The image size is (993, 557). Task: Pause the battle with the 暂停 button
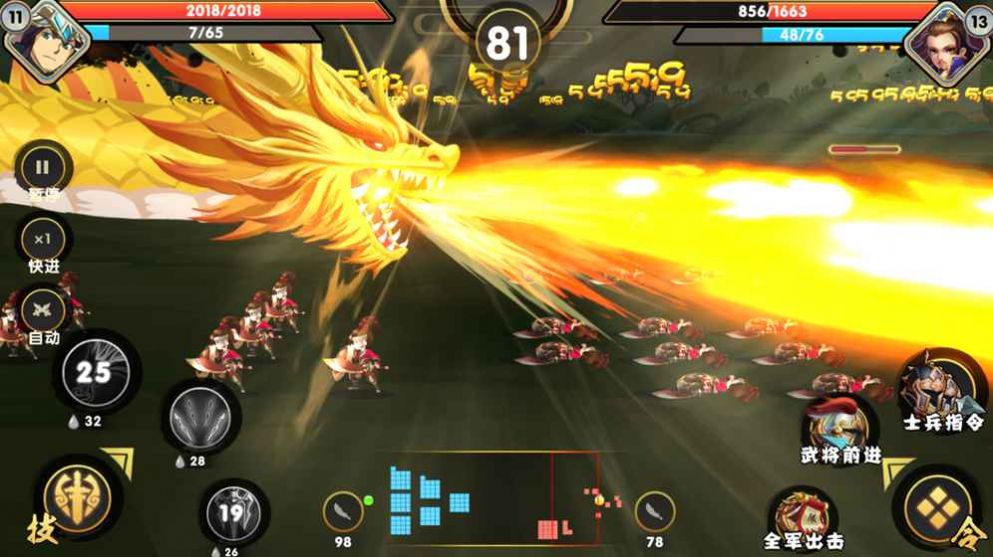43,166
